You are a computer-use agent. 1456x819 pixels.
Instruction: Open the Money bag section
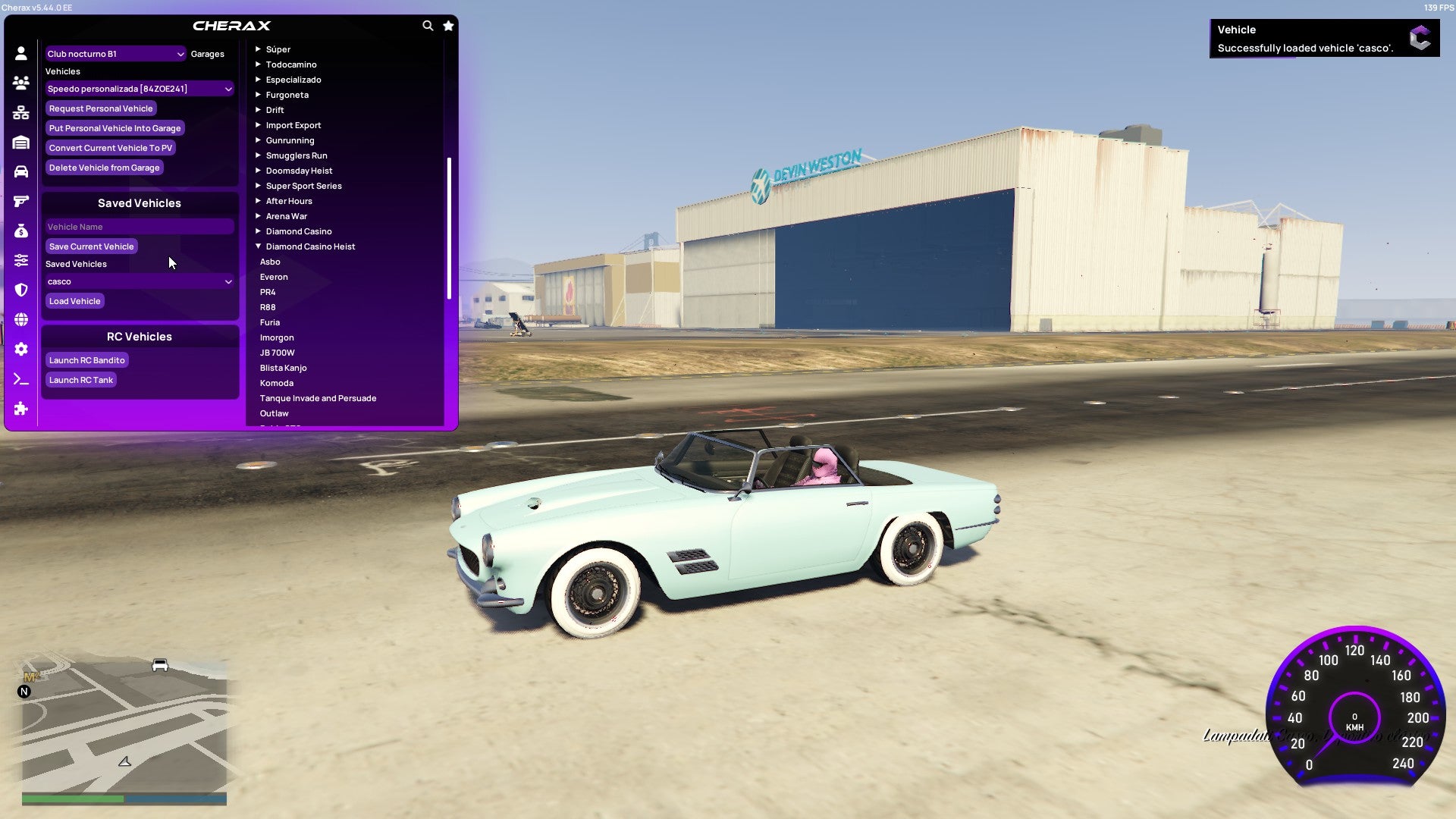pyautogui.click(x=21, y=231)
